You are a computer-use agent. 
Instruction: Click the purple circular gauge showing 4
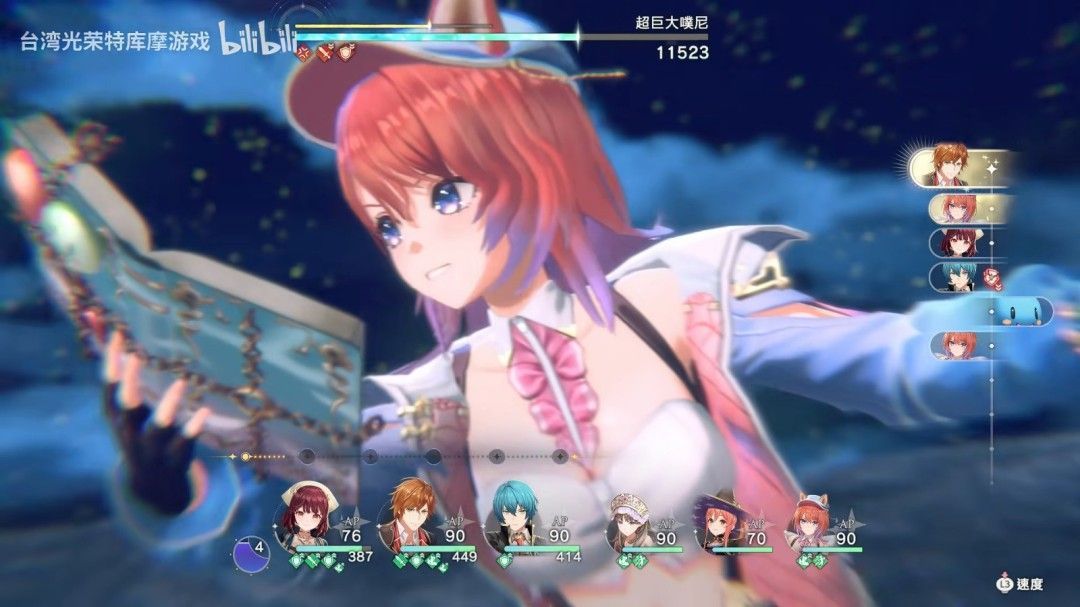tap(252, 554)
